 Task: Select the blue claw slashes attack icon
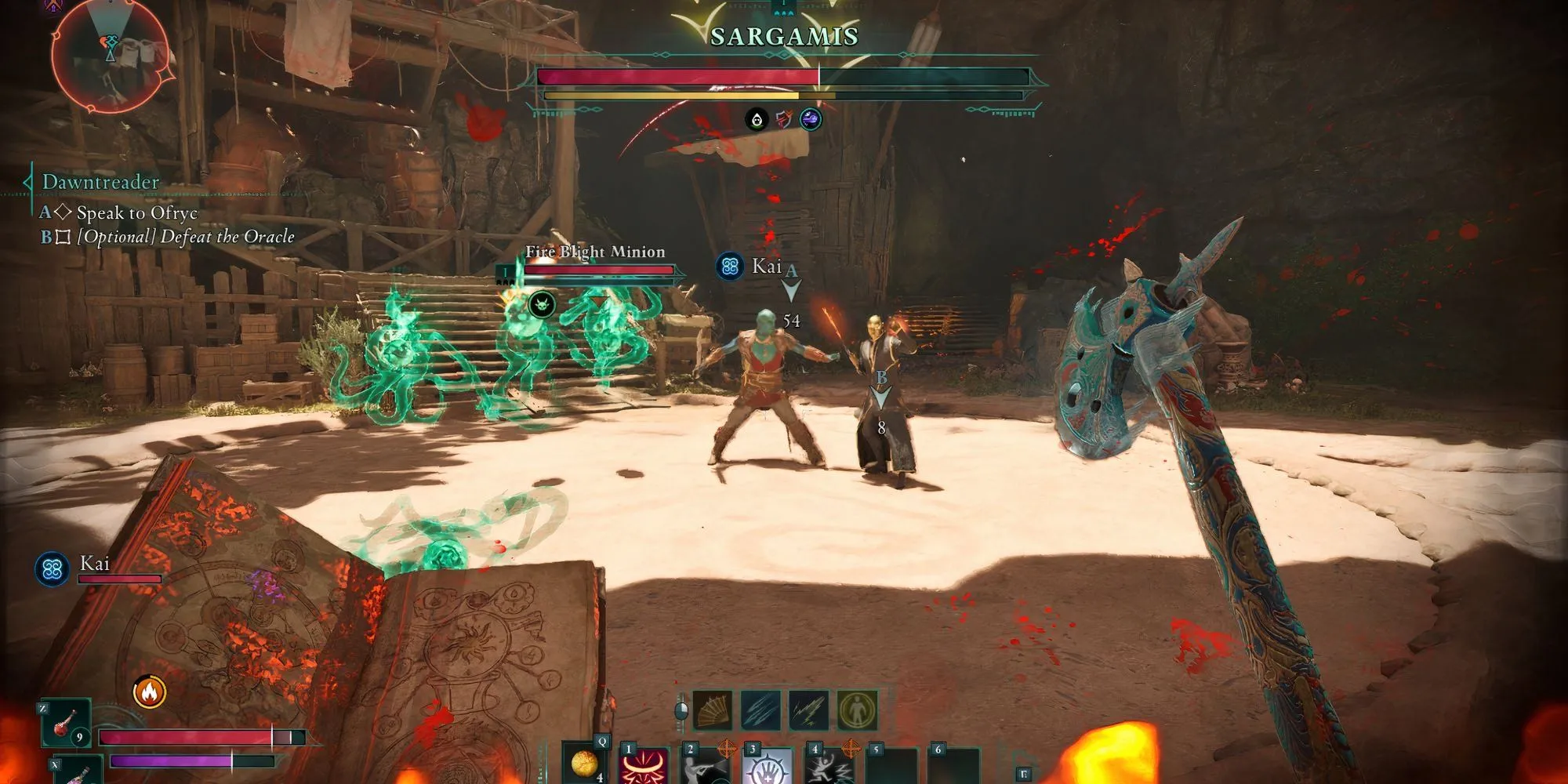coord(760,710)
